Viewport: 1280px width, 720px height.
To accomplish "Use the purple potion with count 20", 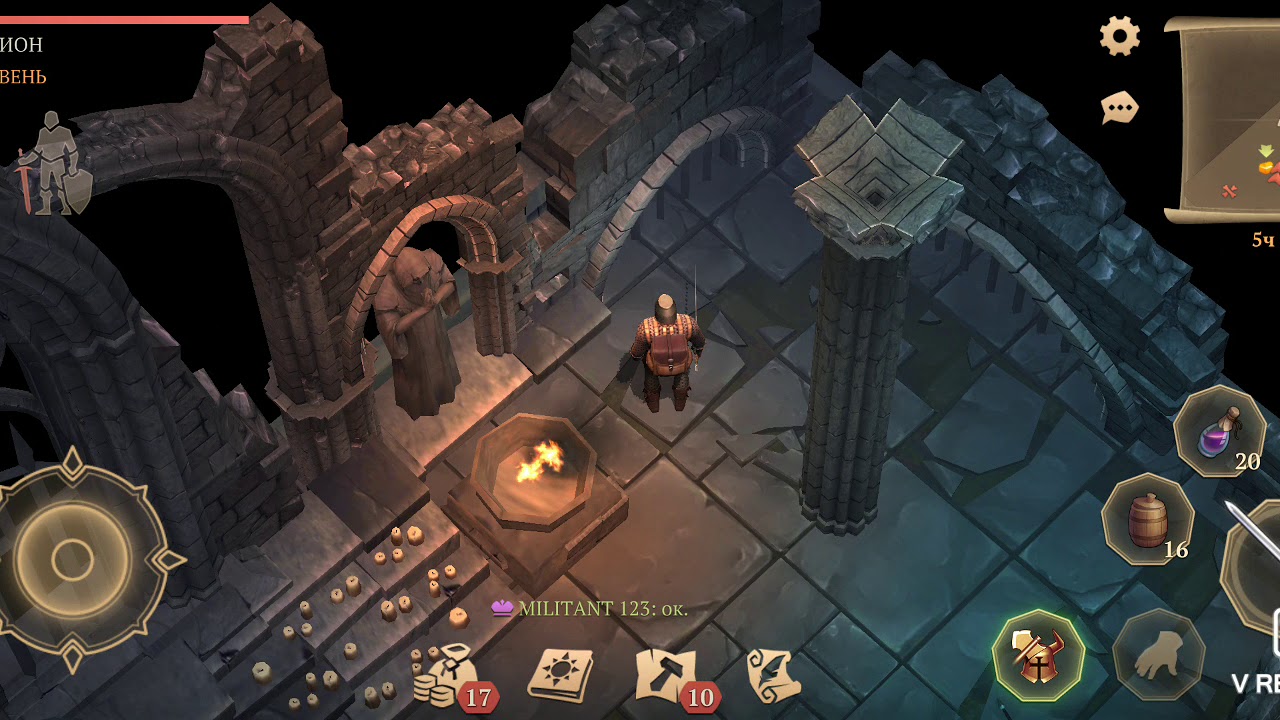I will 1219,431.
